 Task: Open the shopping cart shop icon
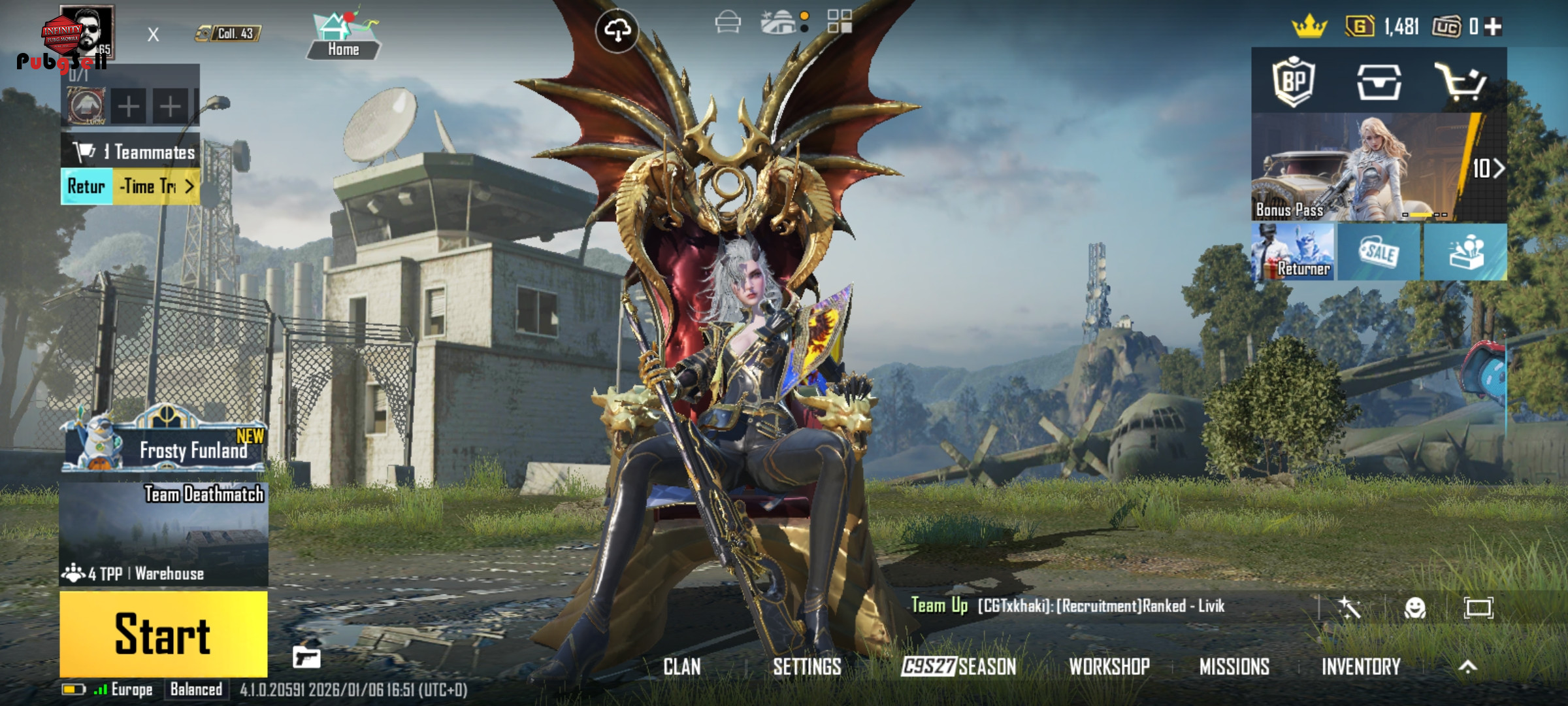(x=1461, y=82)
